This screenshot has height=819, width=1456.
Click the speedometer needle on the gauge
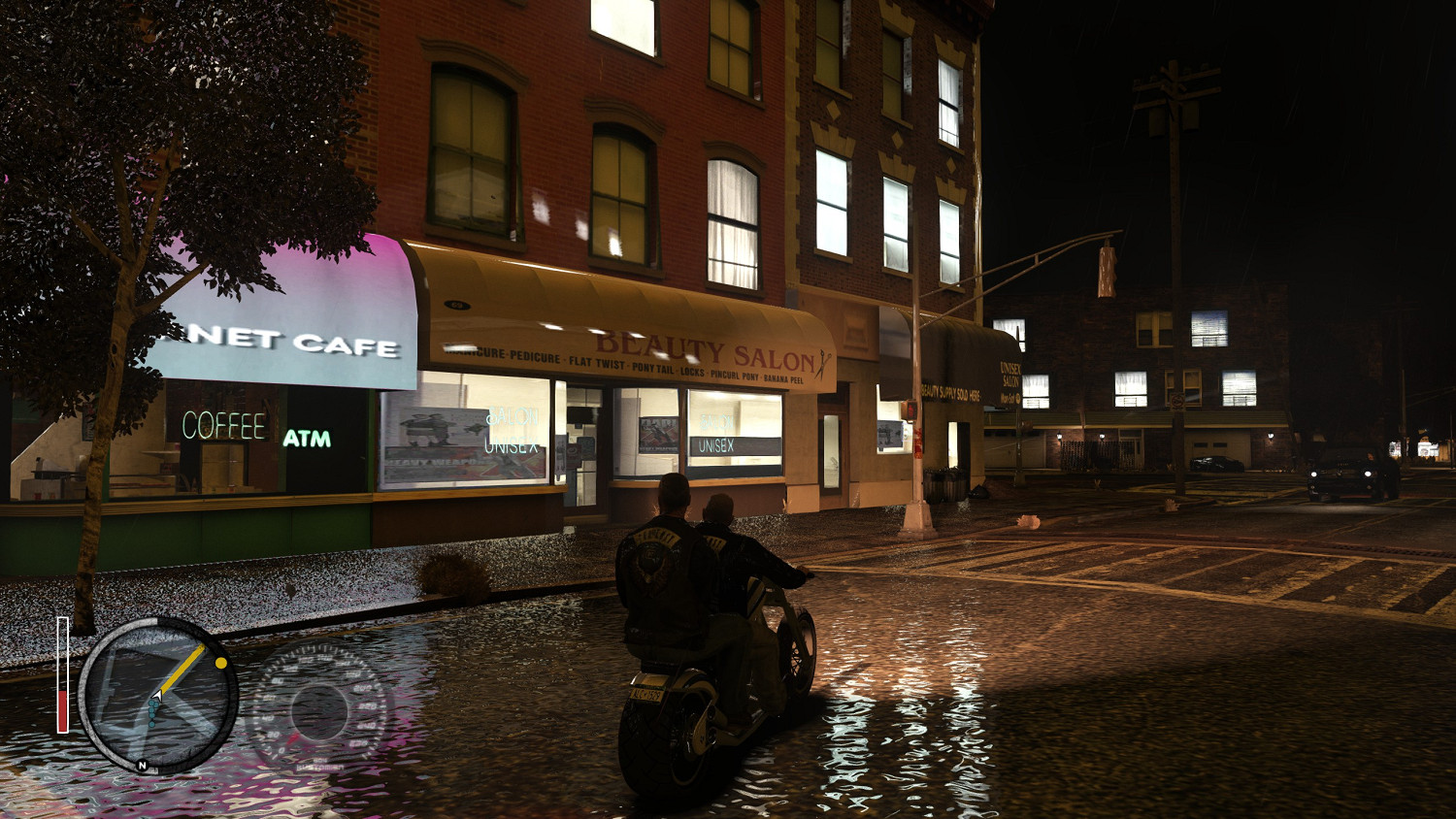coord(293,738)
